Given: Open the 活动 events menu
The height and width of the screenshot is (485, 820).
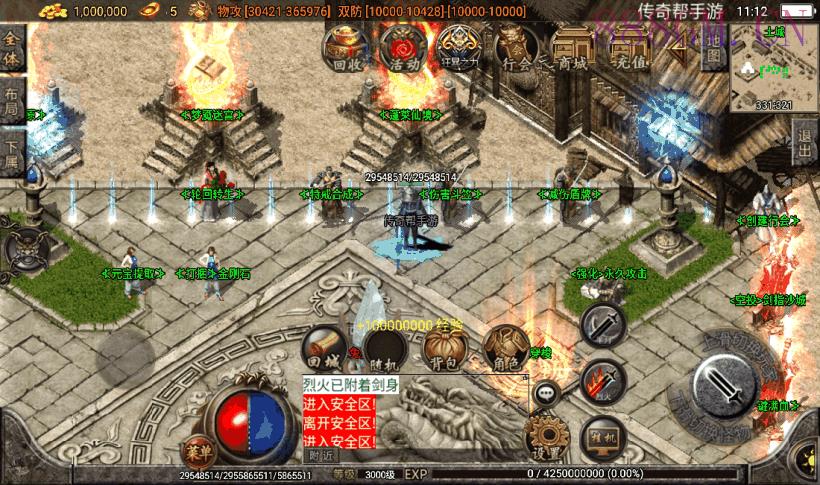Looking at the screenshot, I should (x=404, y=46).
